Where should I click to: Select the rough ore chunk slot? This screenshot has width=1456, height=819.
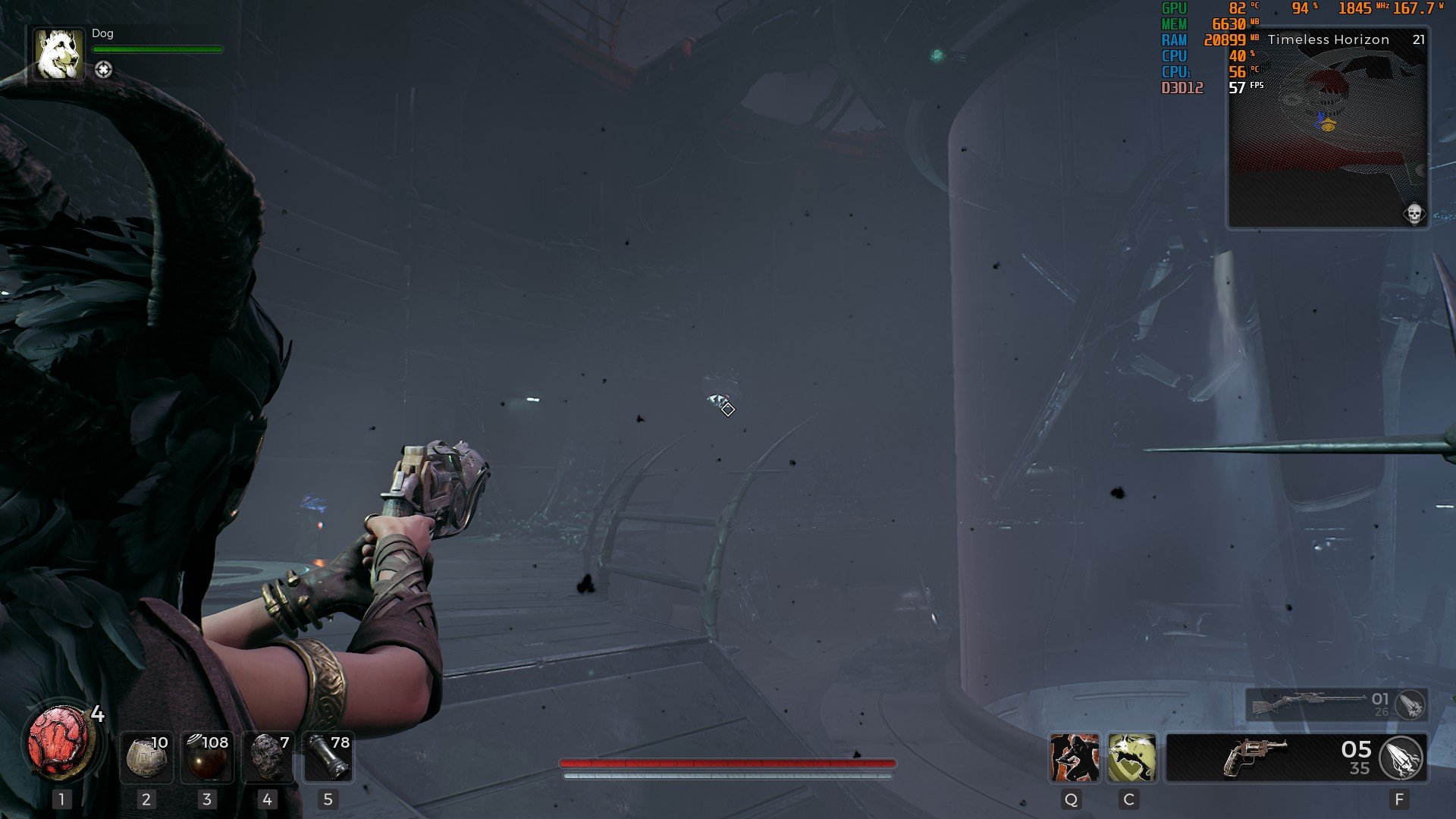coord(267,757)
